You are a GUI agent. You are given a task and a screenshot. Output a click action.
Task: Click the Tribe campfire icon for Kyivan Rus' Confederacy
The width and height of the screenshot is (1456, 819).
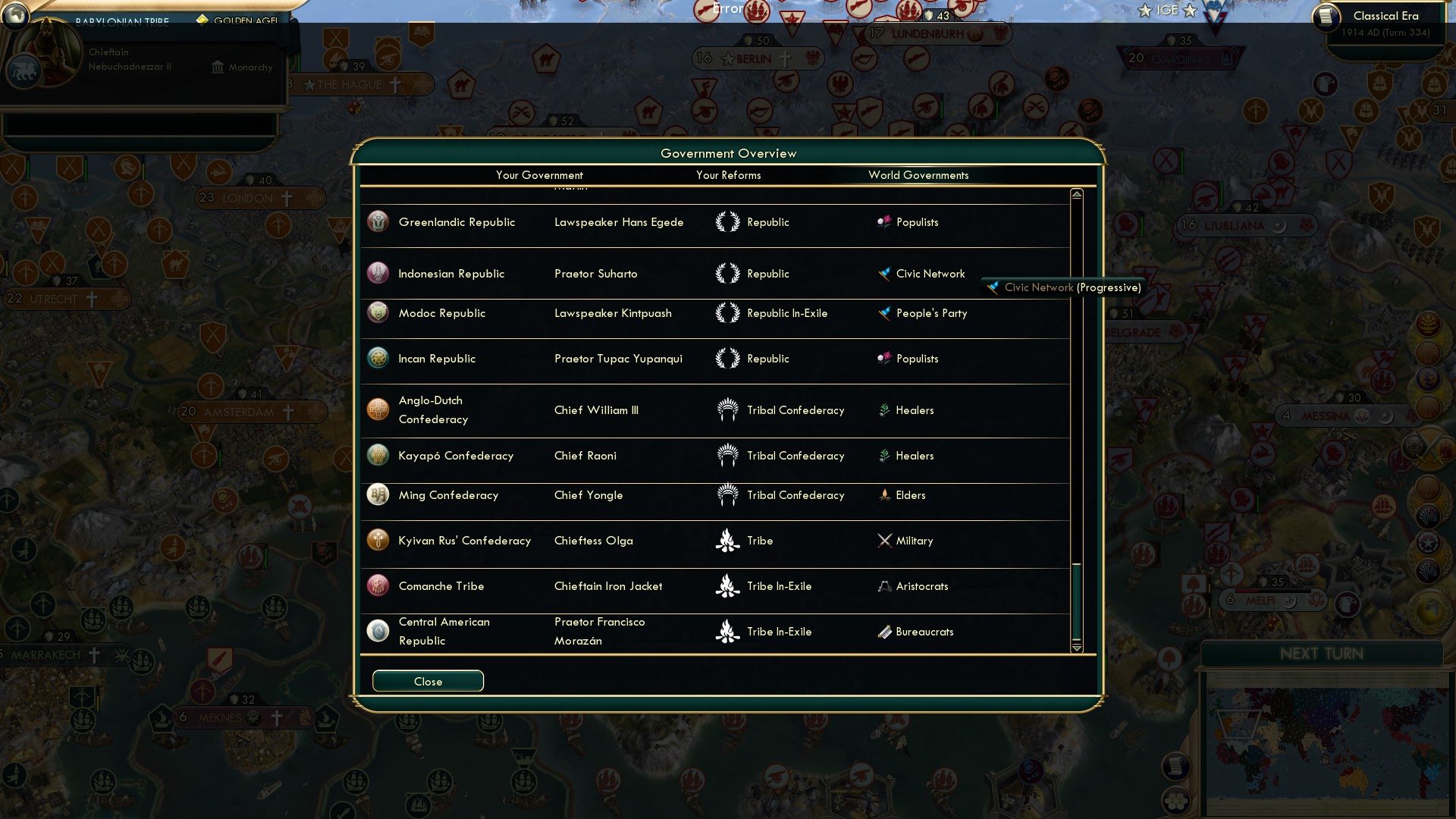tap(726, 540)
